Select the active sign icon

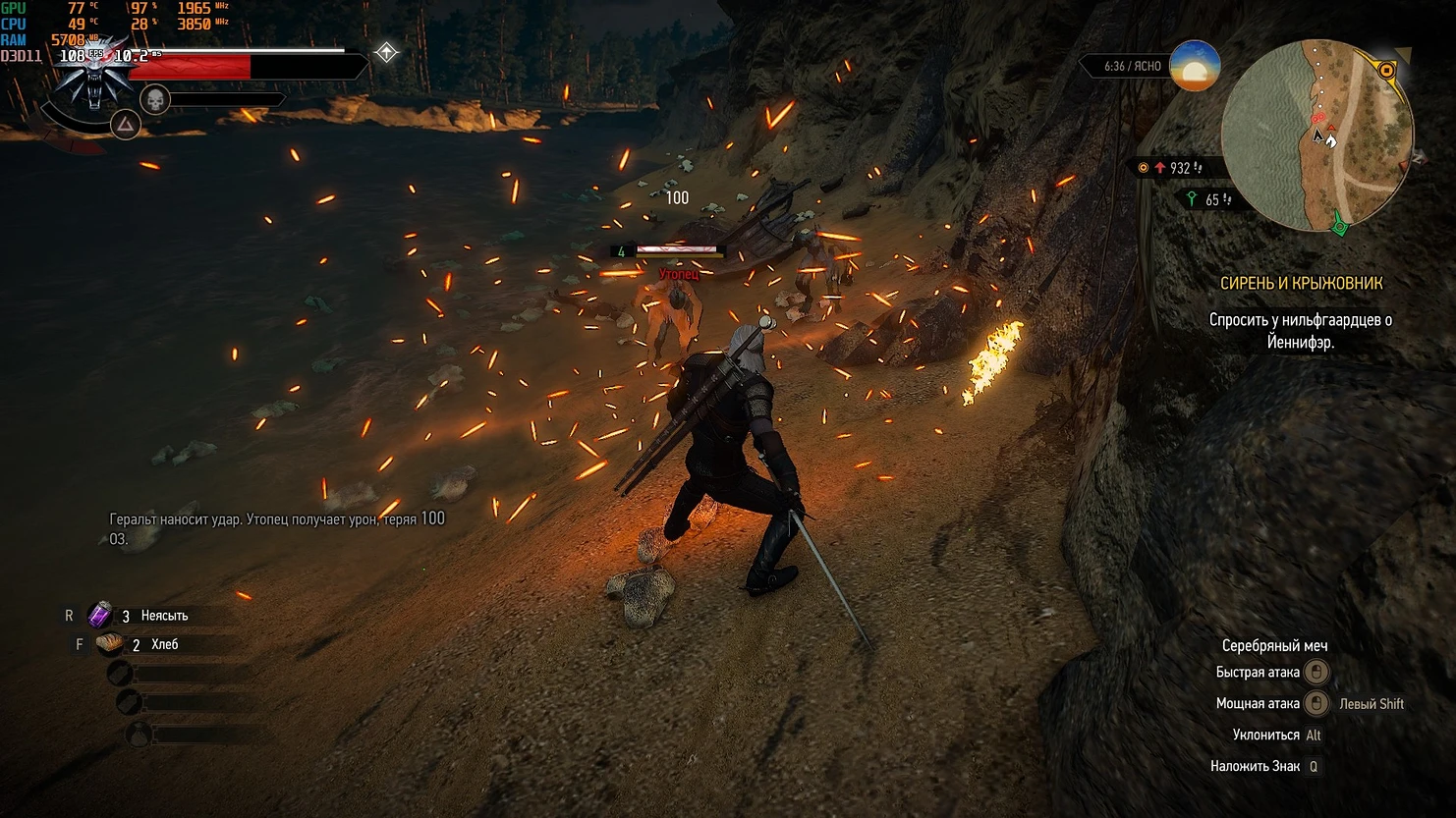click(x=125, y=125)
